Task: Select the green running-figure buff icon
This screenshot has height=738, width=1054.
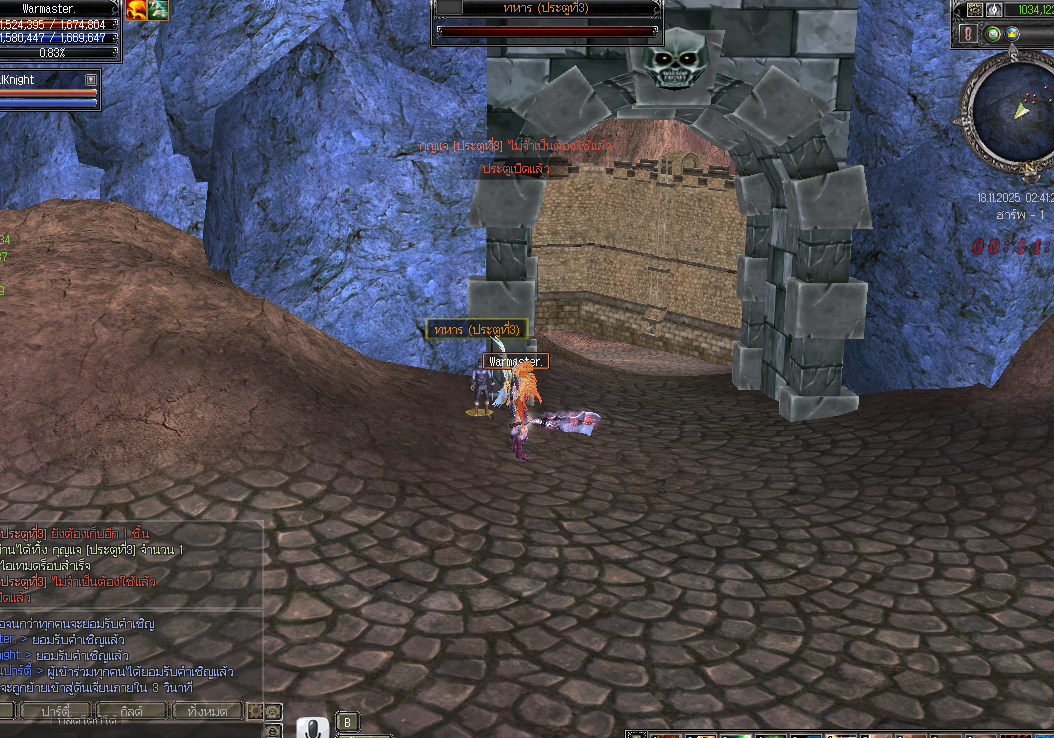Action: 159,9
